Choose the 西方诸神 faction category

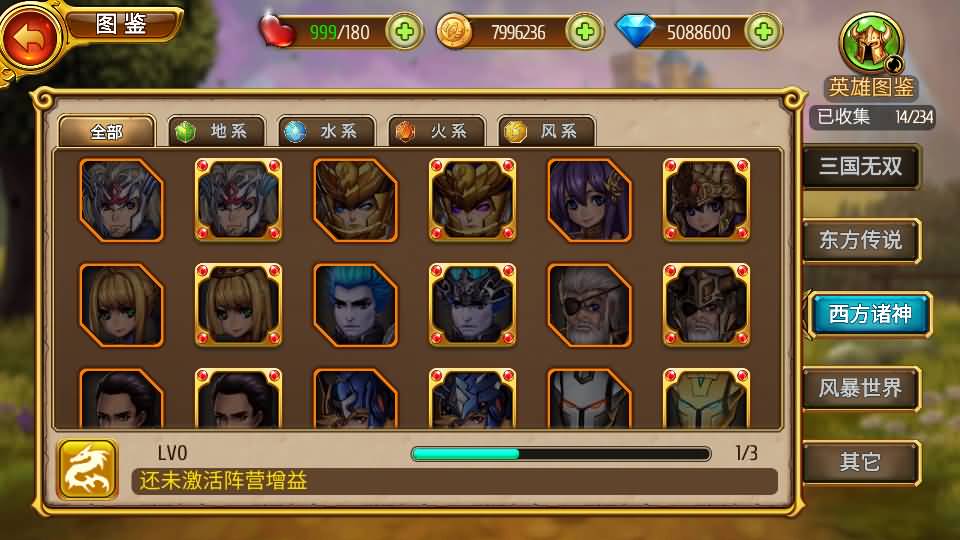tap(867, 314)
